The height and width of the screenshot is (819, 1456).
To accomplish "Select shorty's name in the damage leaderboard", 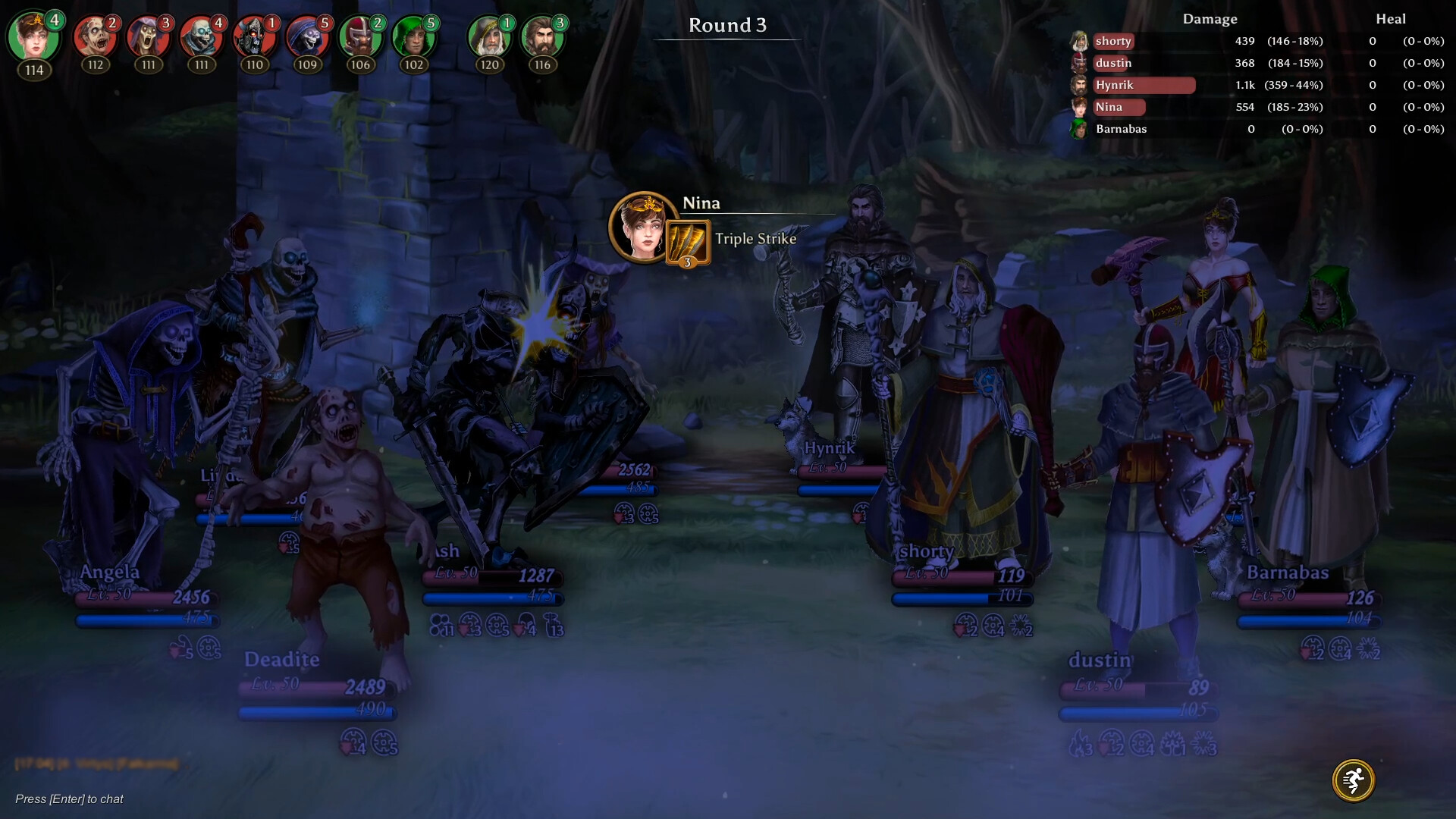I will click(1112, 42).
